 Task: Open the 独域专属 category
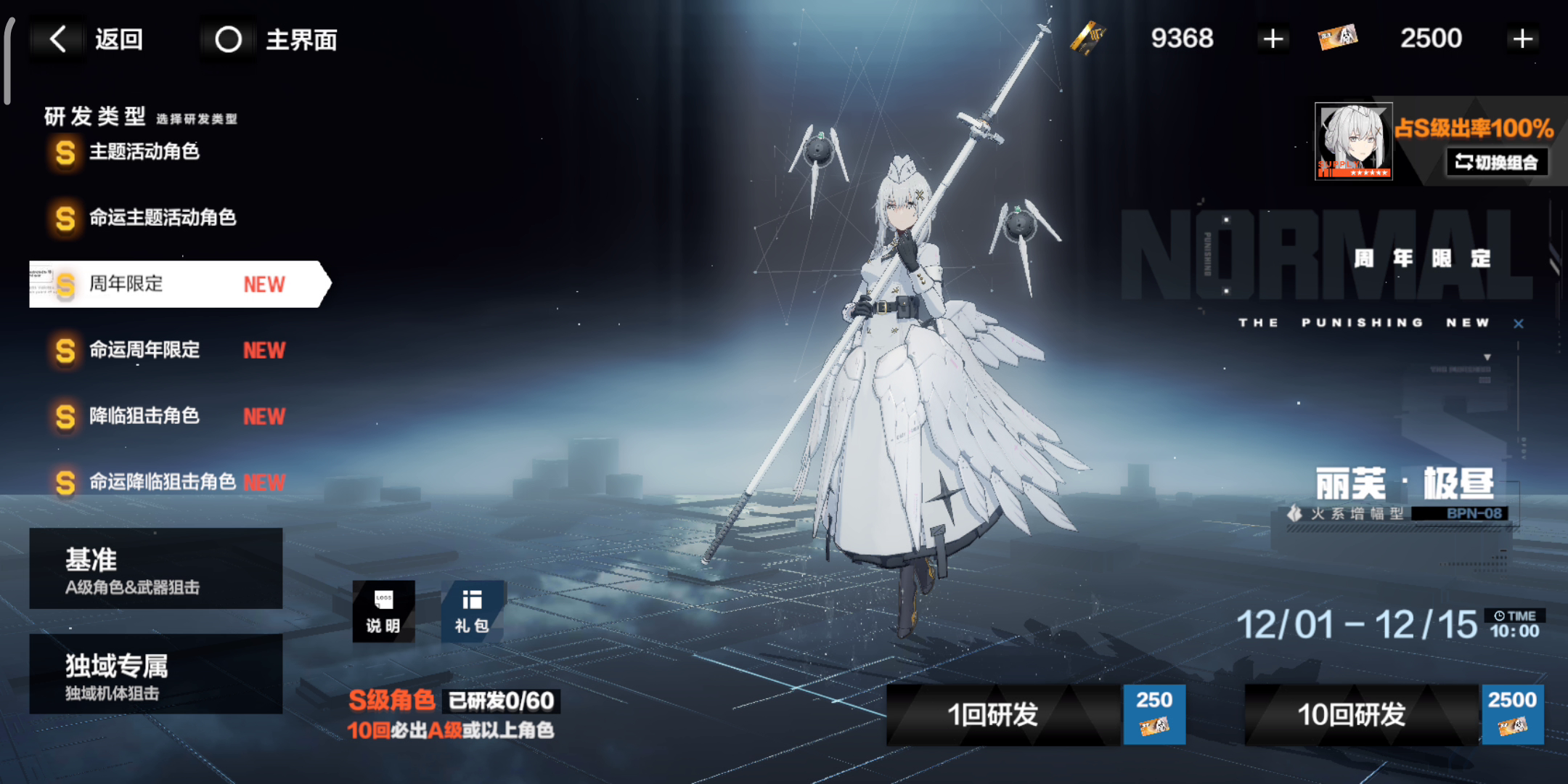point(155,674)
